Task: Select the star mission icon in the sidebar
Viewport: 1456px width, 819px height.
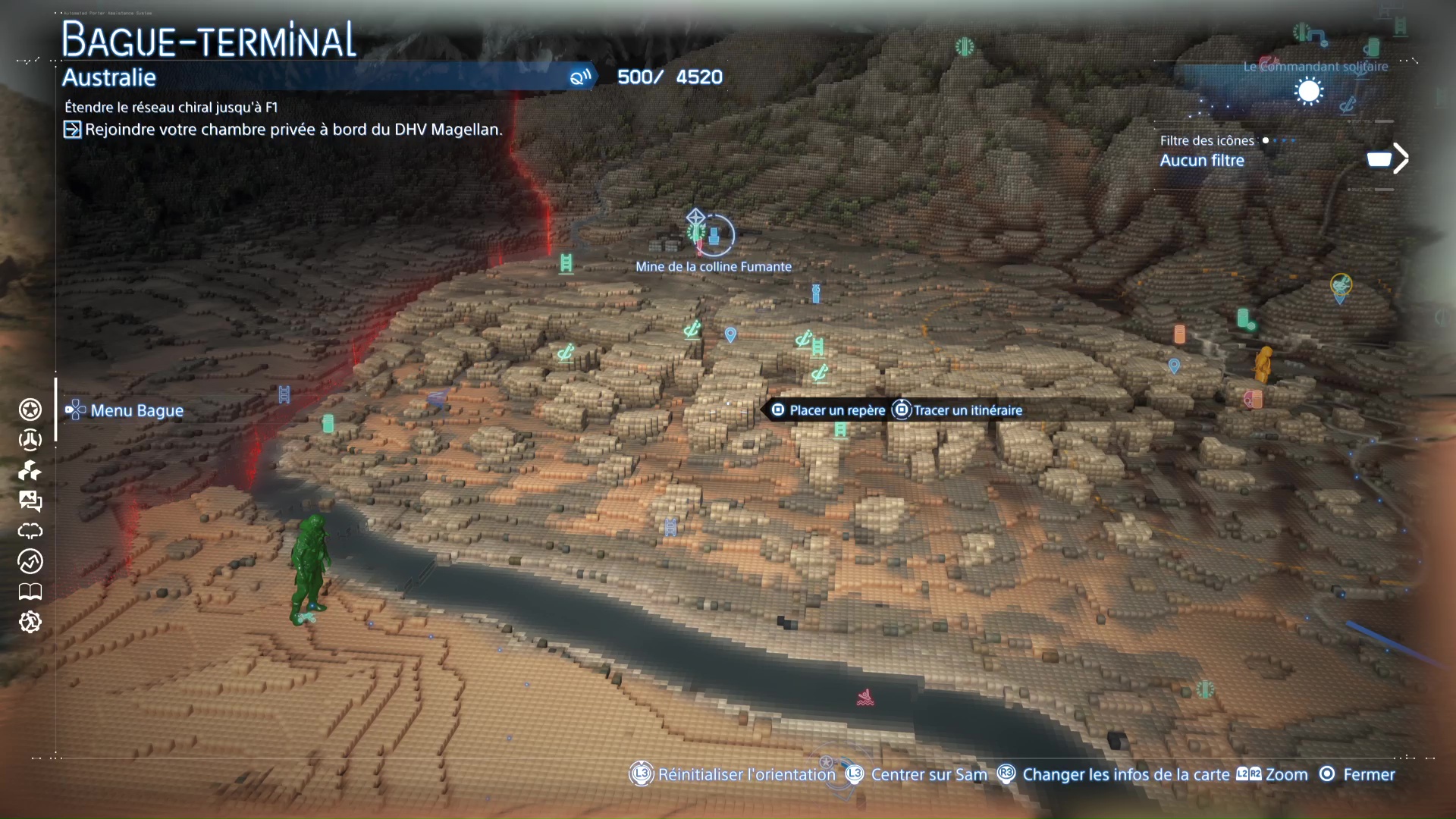Action: [x=30, y=409]
